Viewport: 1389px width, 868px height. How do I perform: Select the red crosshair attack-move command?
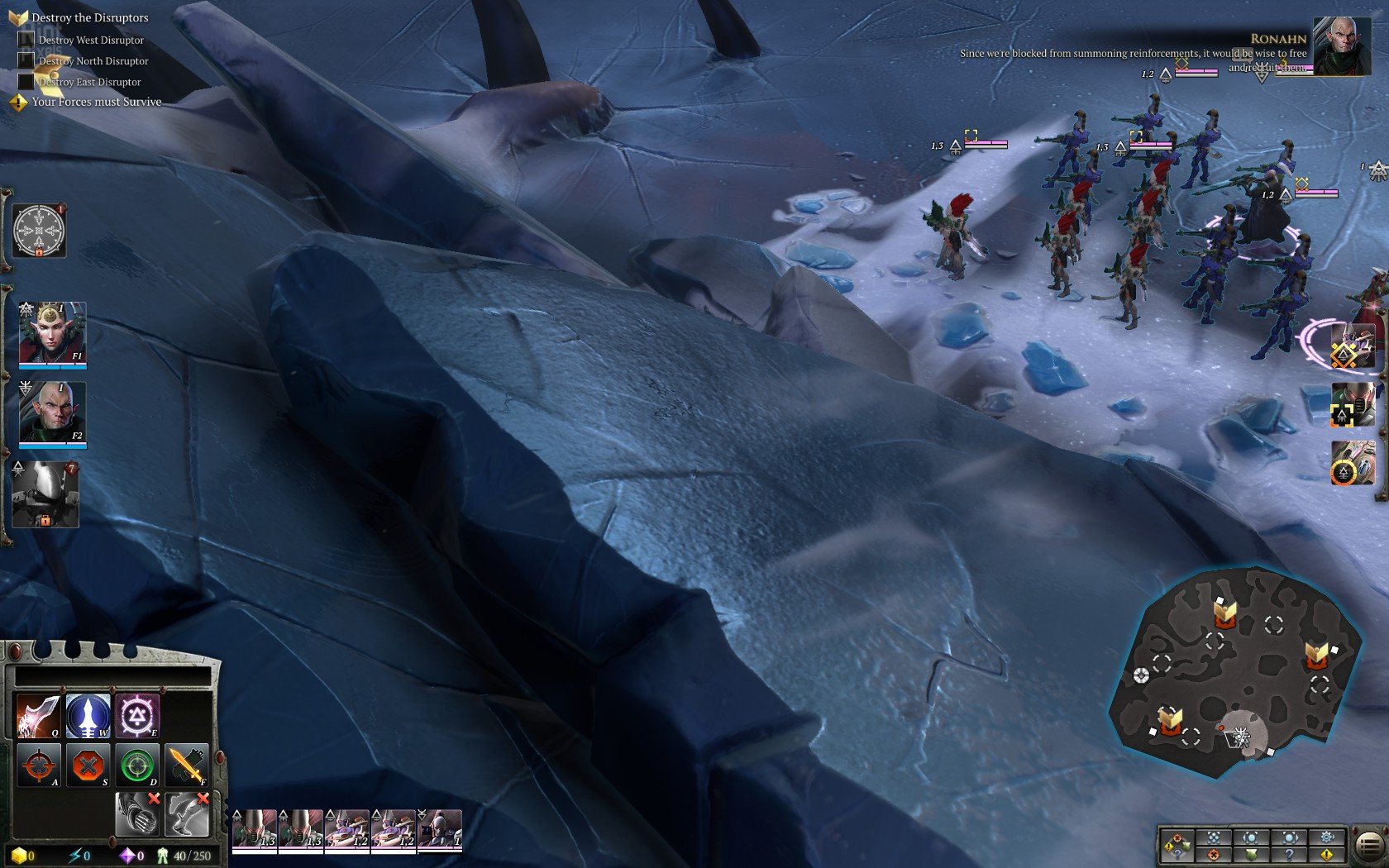coord(38,765)
